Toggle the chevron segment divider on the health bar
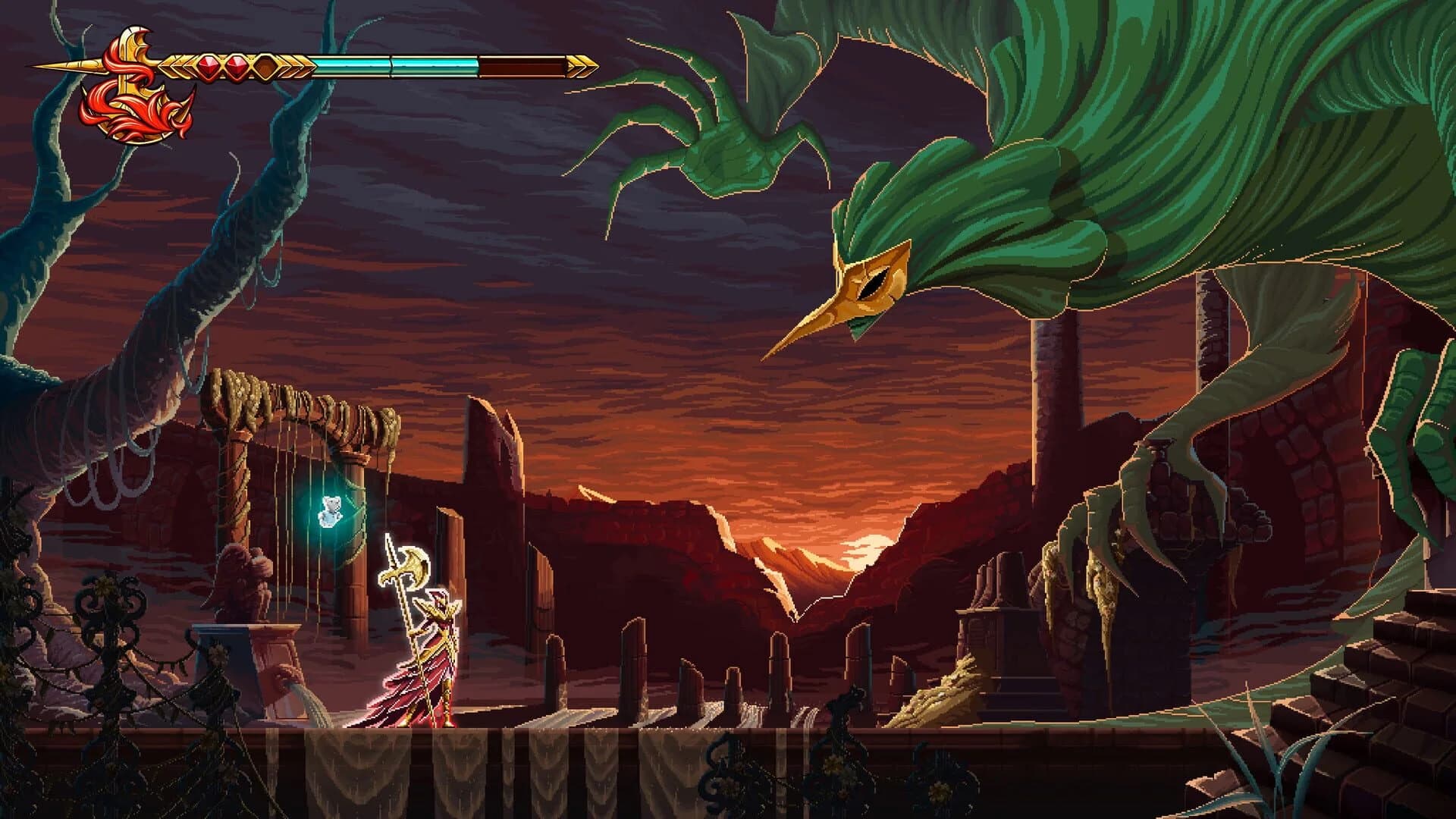The width and height of the screenshot is (1456, 819). (391, 64)
